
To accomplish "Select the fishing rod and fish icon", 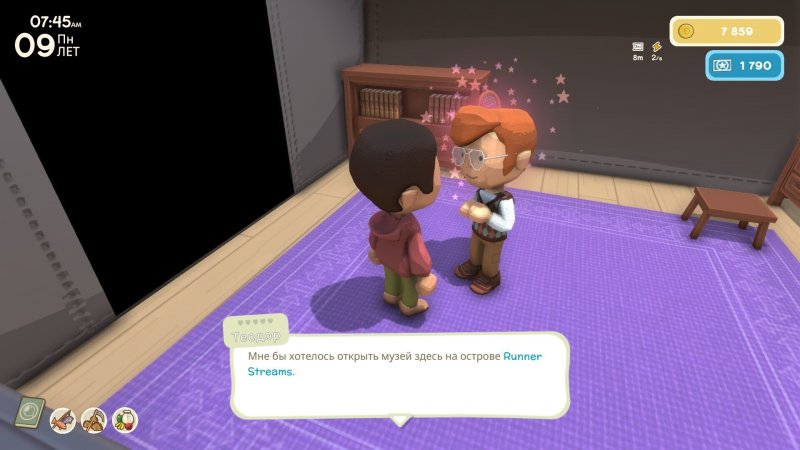I will [x=63, y=420].
